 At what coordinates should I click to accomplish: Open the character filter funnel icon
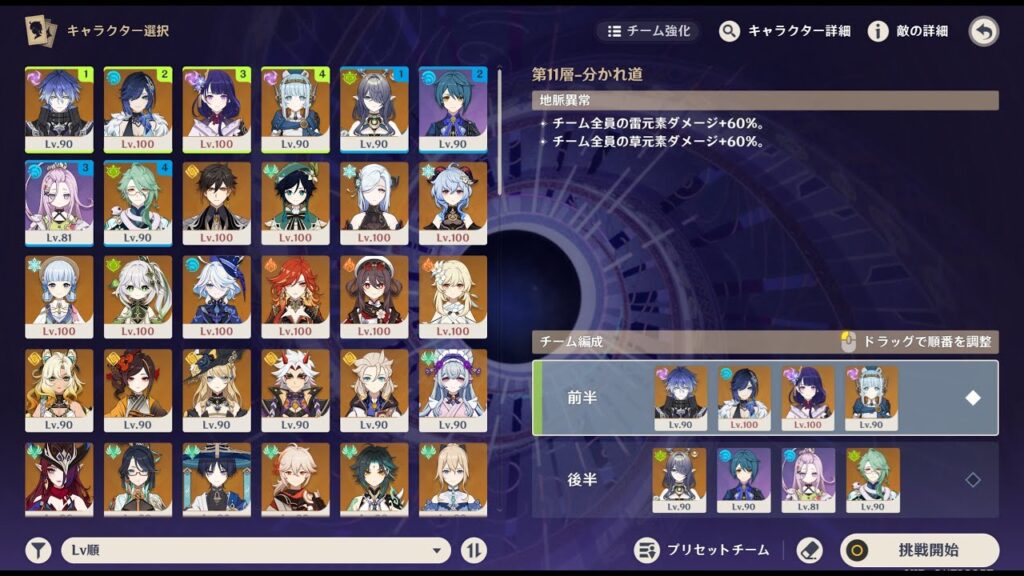(x=38, y=550)
